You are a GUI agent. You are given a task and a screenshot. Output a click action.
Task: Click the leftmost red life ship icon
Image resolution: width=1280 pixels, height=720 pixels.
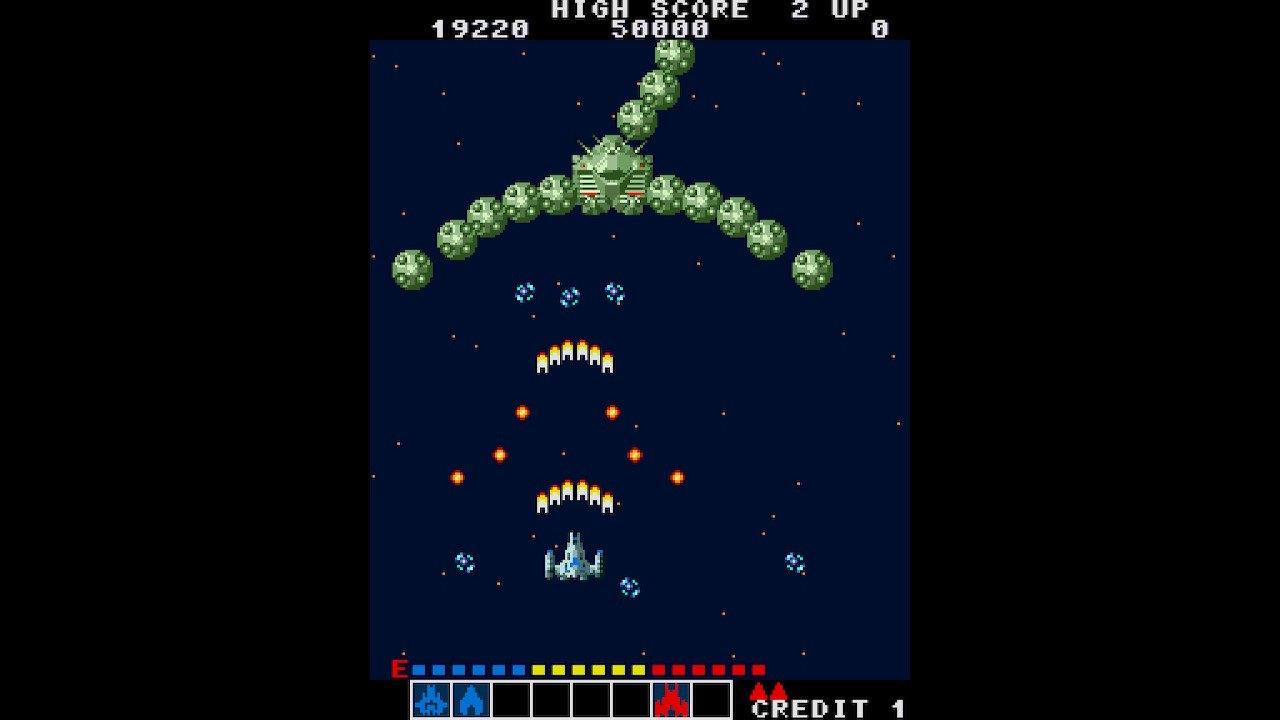pyautogui.click(x=757, y=690)
